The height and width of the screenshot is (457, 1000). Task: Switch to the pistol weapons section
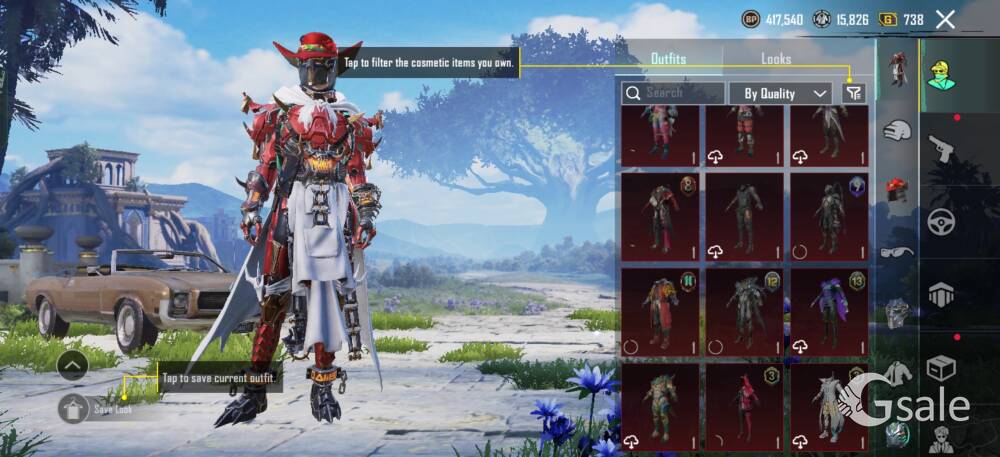[941, 150]
